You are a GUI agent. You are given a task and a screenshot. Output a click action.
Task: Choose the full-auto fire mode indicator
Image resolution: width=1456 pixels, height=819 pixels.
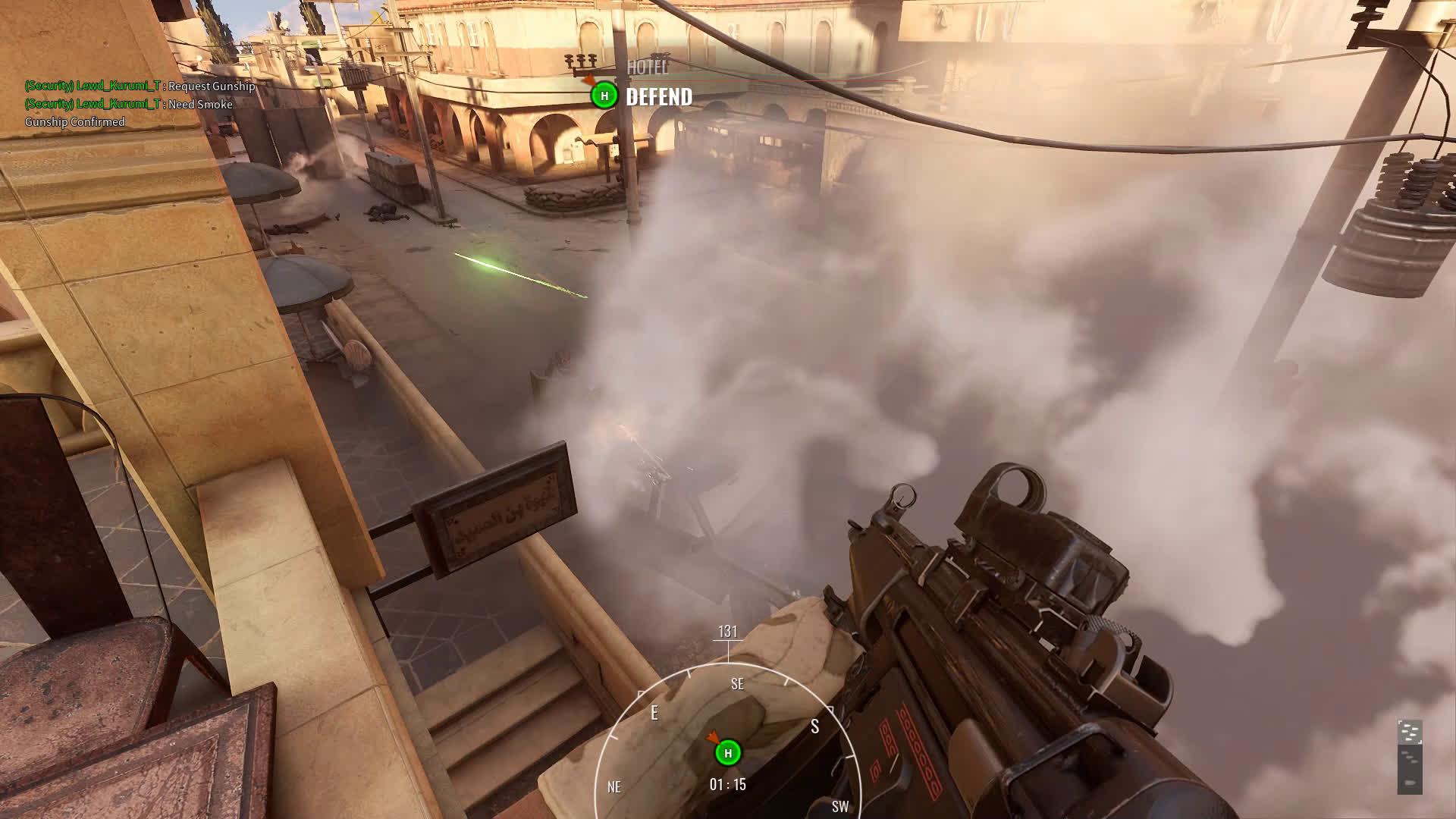coord(1410,732)
